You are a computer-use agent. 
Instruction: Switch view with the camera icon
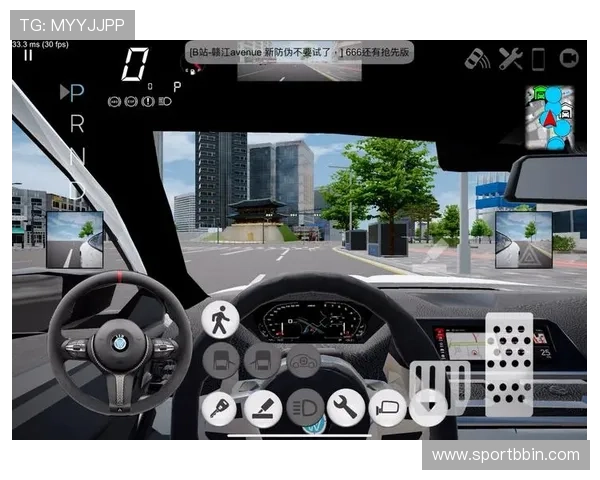click(569, 59)
